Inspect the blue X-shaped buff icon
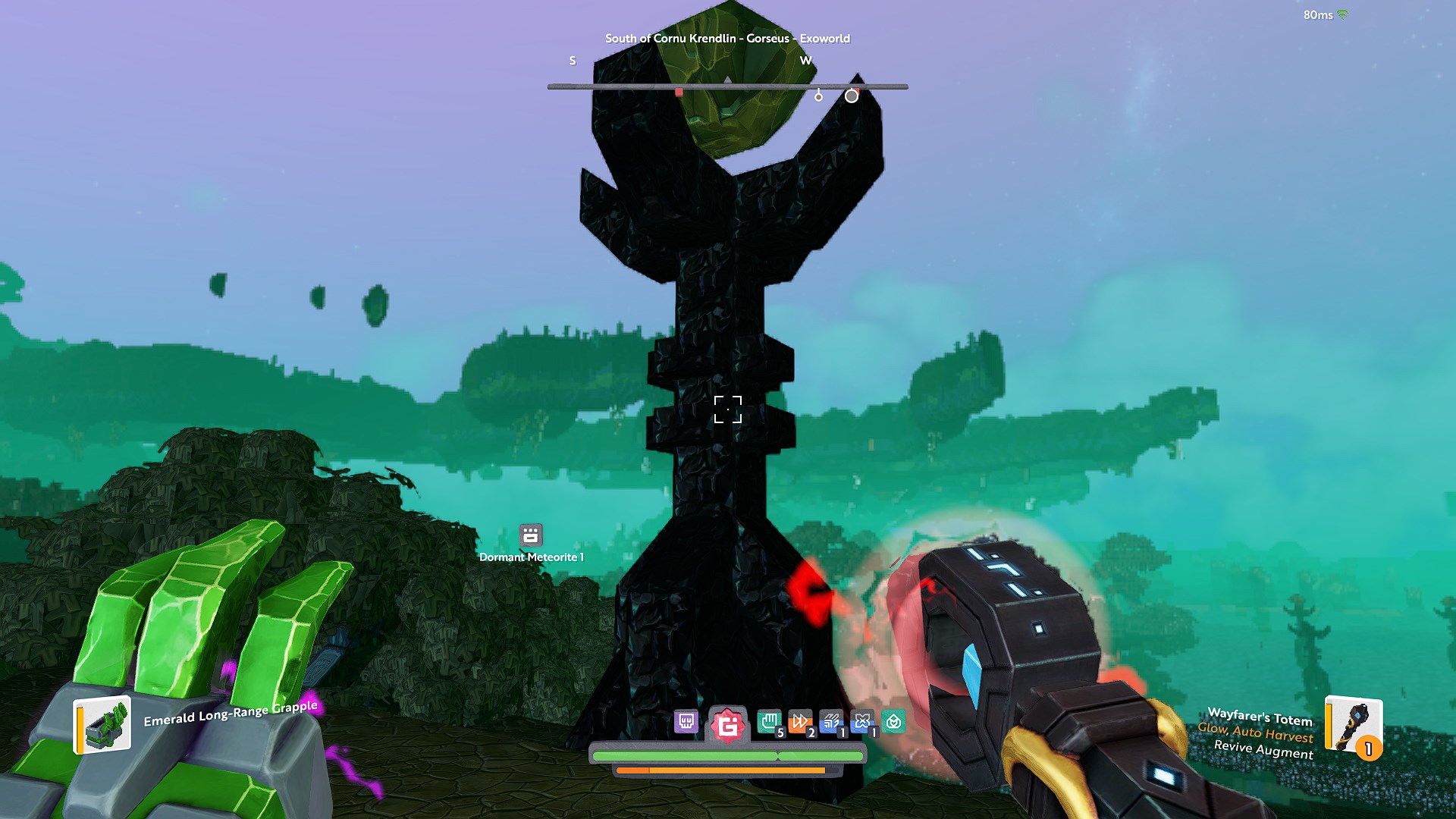 (862, 722)
